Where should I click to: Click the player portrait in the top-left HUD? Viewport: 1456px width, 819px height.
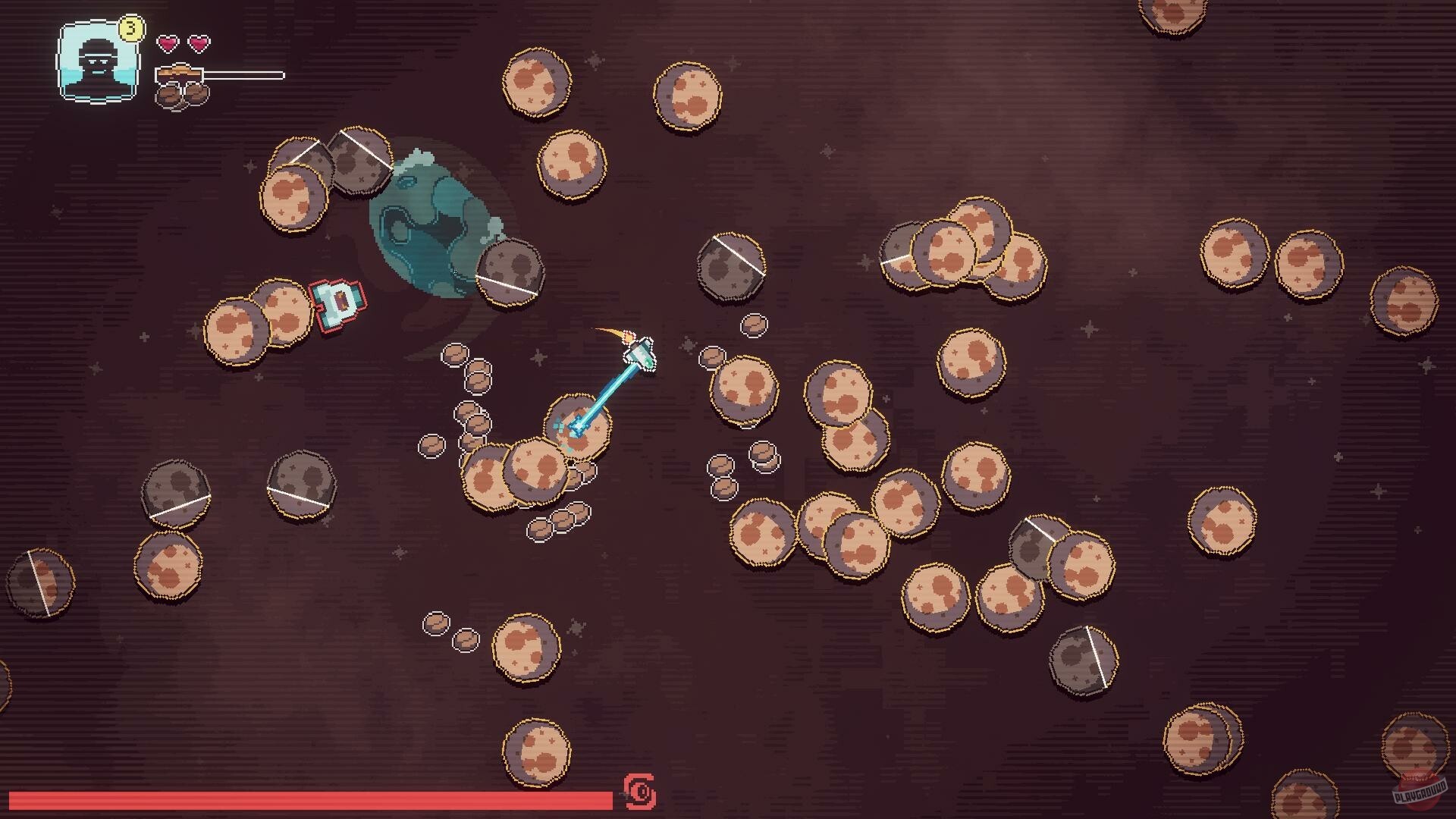[96, 62]
